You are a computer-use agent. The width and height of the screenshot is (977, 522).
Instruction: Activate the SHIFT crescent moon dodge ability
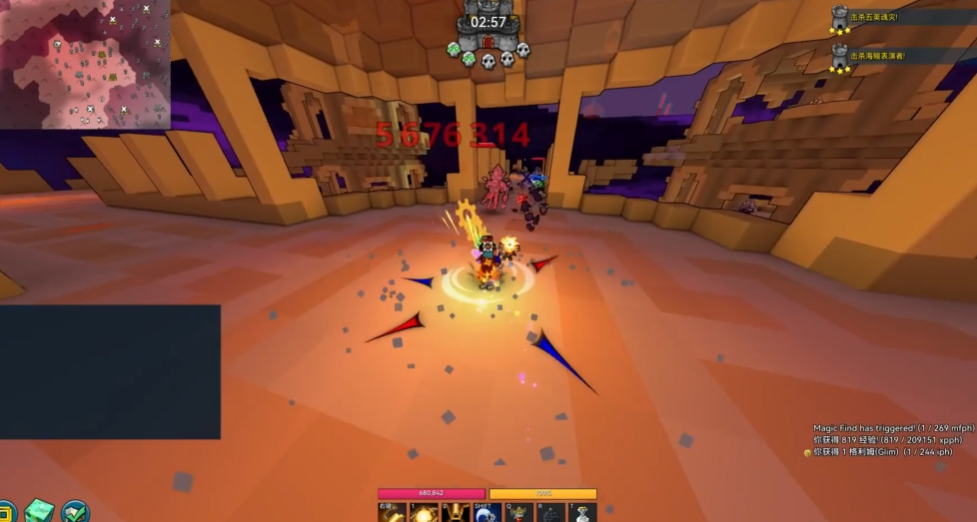click(486, 512)
